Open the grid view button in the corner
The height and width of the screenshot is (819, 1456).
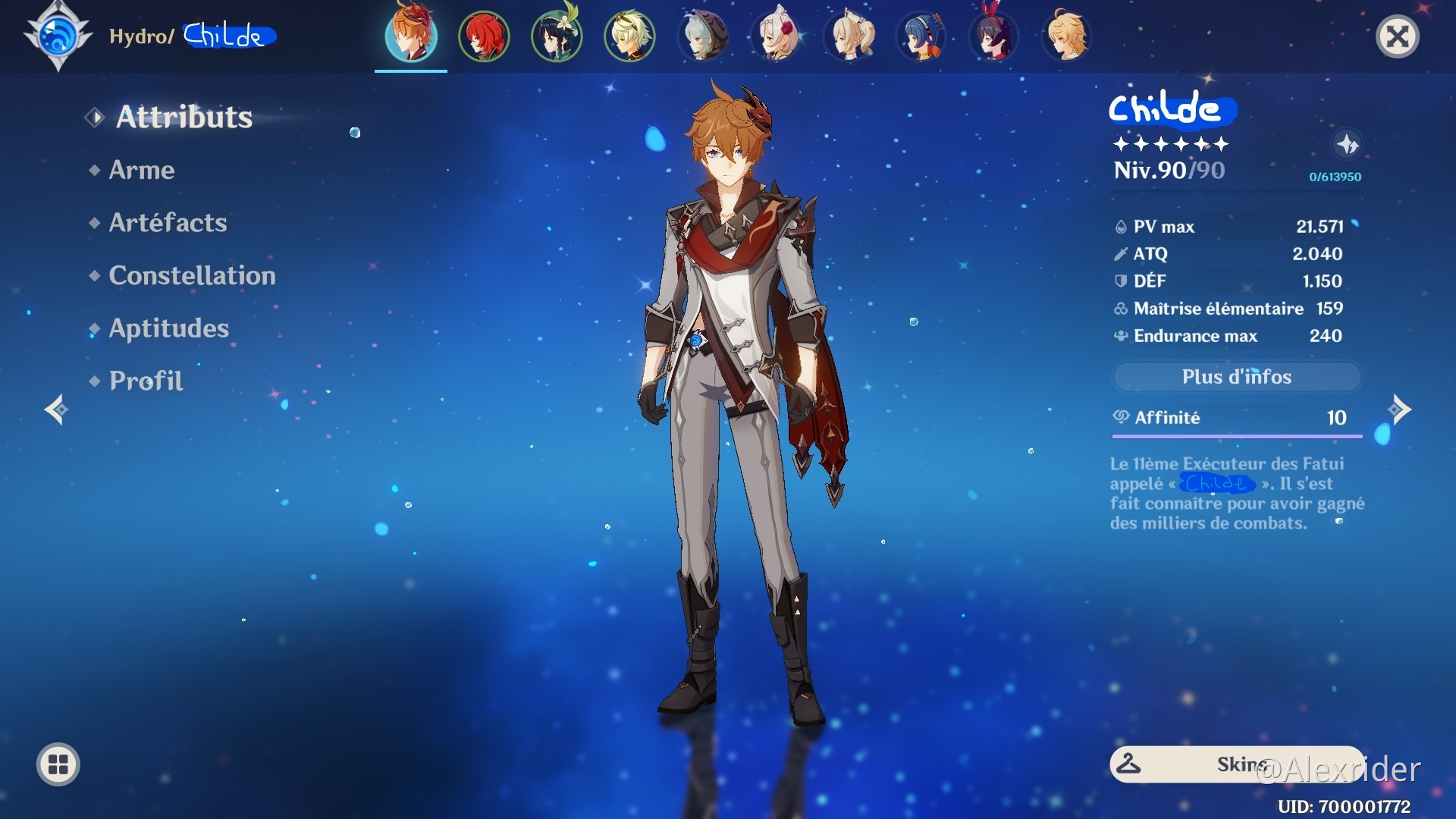coord(58,764)
